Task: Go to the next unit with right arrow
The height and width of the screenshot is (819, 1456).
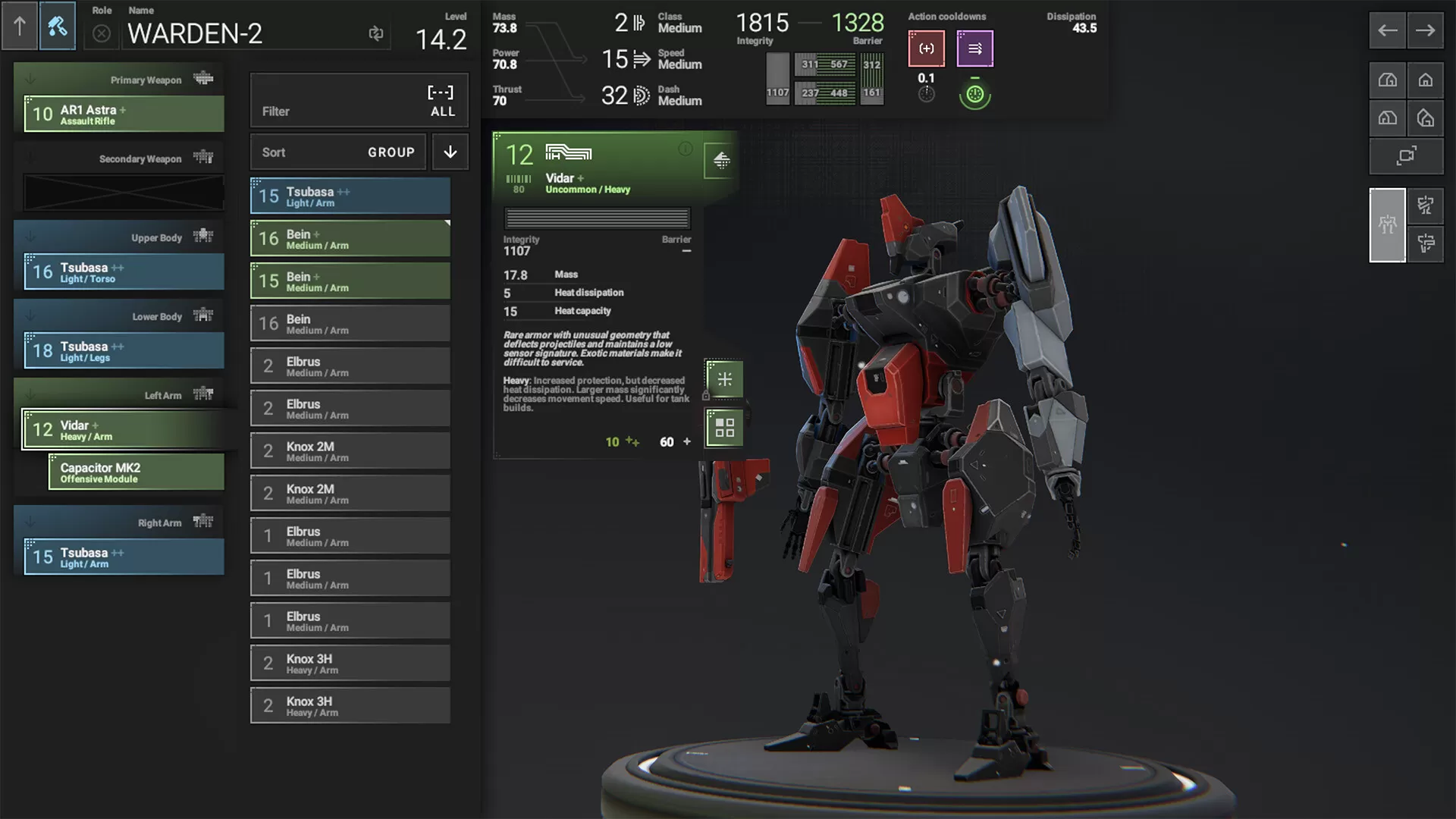Action: click(x=1425, y=30)
